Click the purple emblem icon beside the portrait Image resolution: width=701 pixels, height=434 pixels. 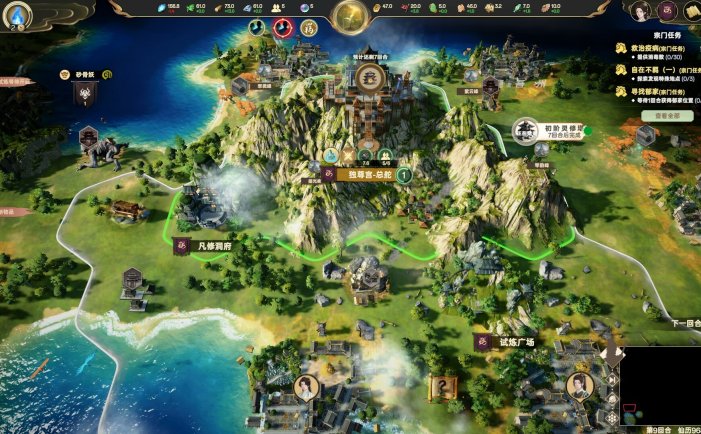(x=664, y=12)
